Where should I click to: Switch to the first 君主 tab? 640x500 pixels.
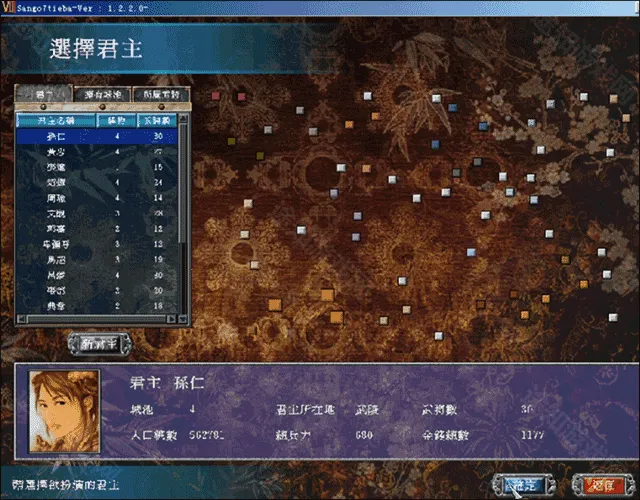point(44,94)
